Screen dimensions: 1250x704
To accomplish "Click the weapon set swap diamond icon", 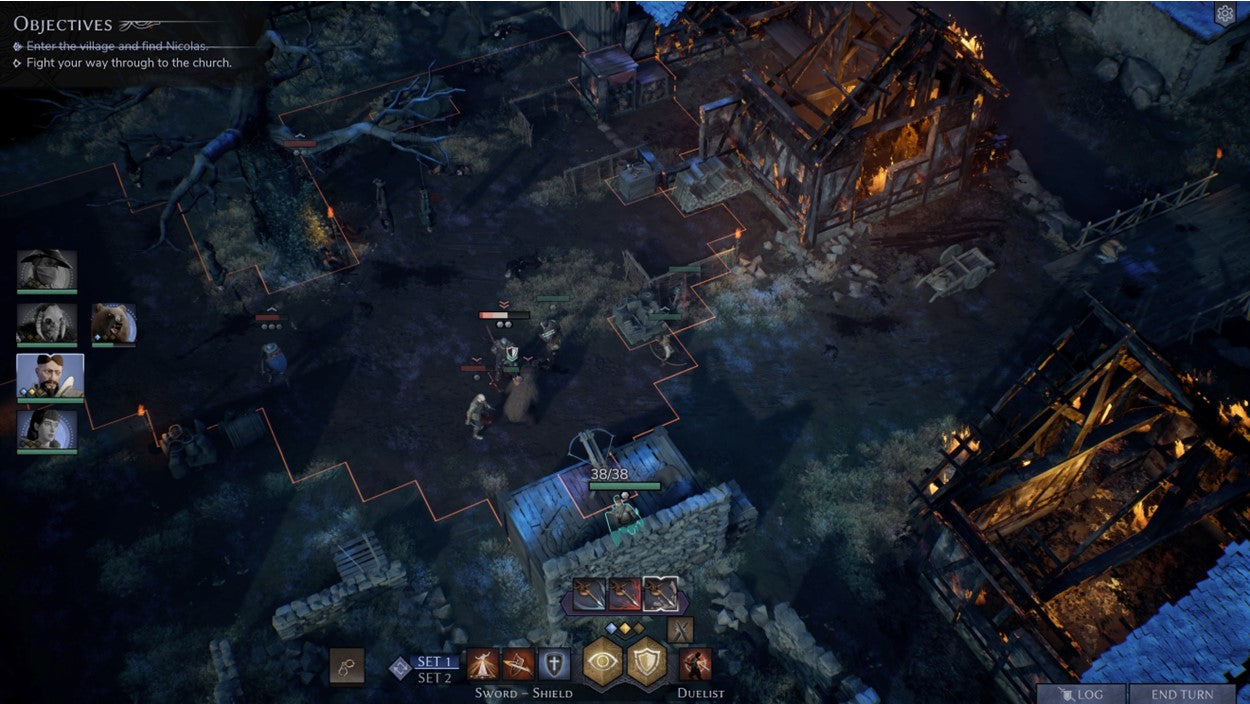I will coord(400,668).
